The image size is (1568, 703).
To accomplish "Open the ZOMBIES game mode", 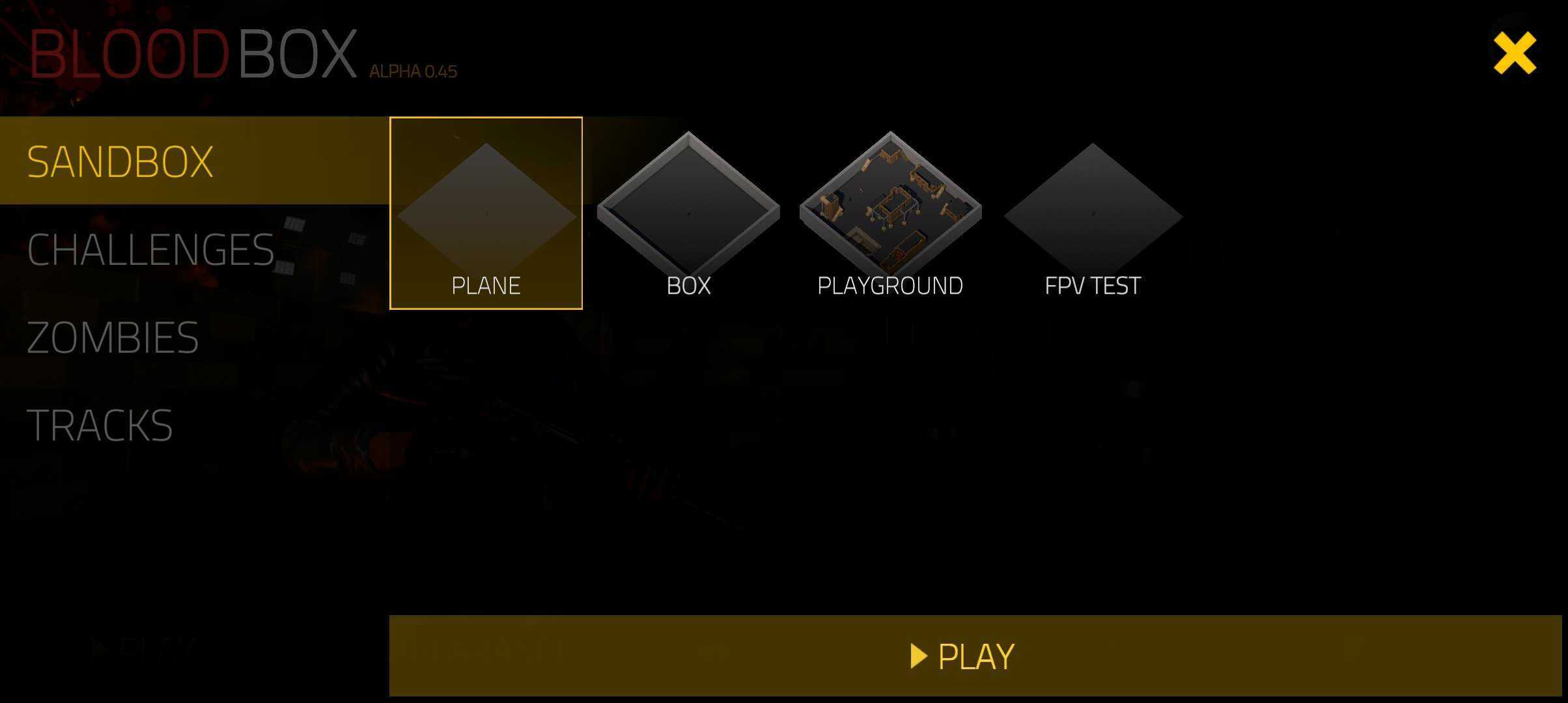I will tap(112, 337).
